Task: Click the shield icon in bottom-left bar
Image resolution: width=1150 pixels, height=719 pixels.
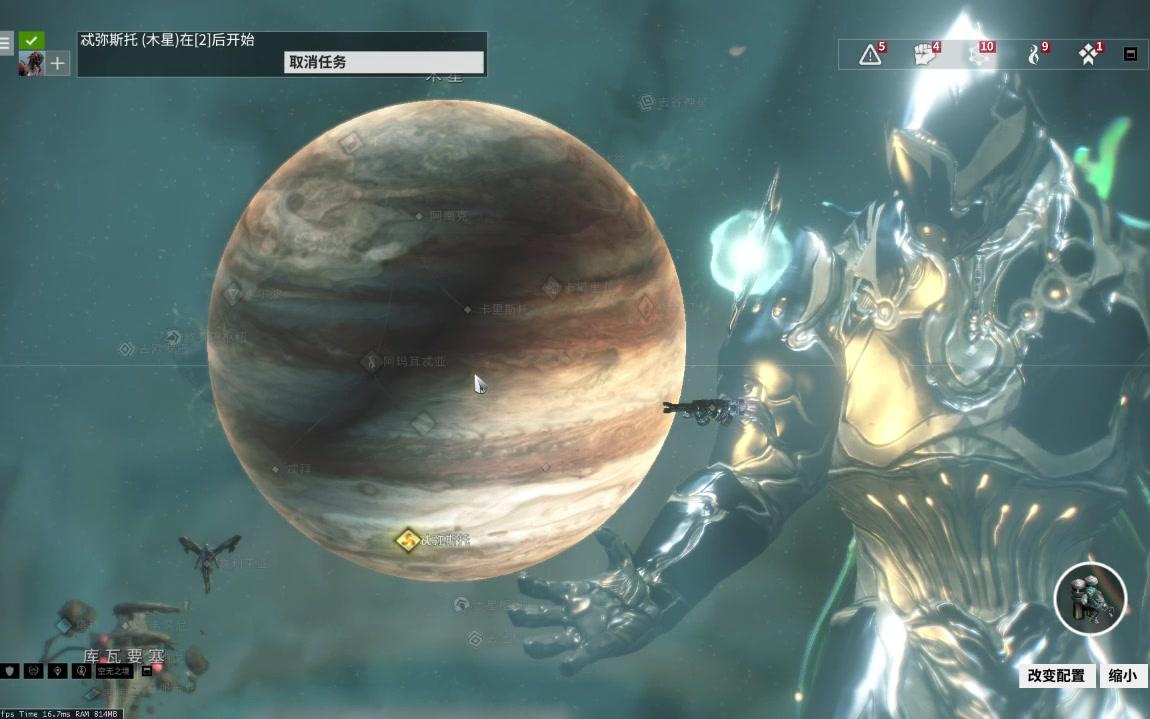Action: click(10, 671)
